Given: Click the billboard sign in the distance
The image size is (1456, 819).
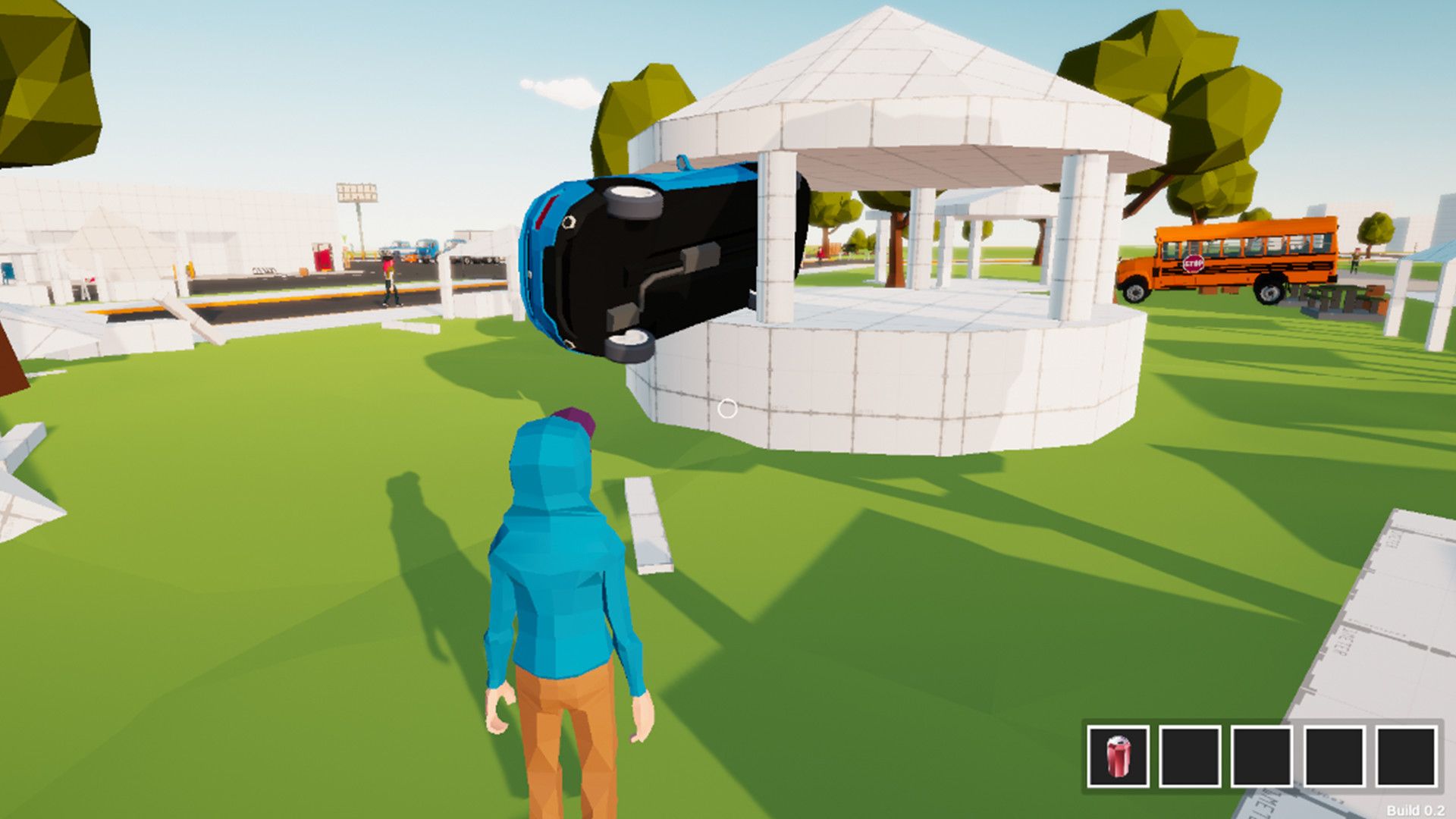Looking at the screenshot, I should coord(356,192).
